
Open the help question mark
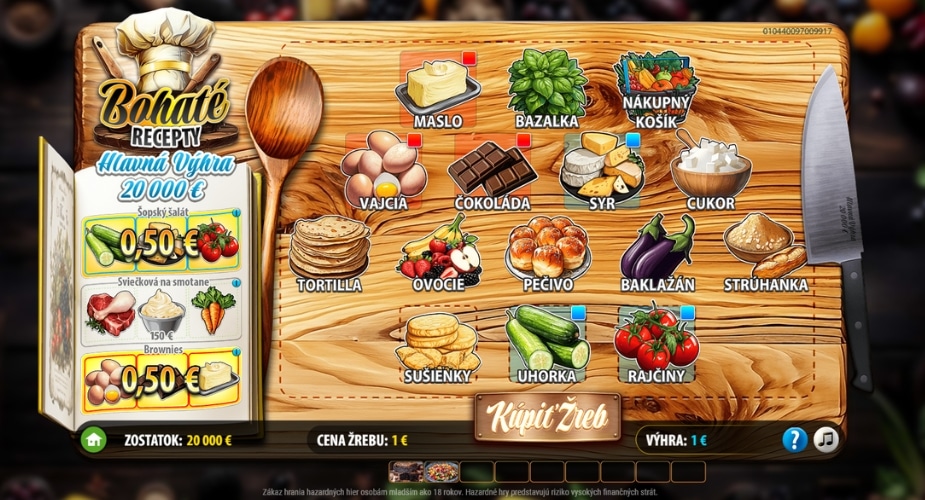click(794, 439)
